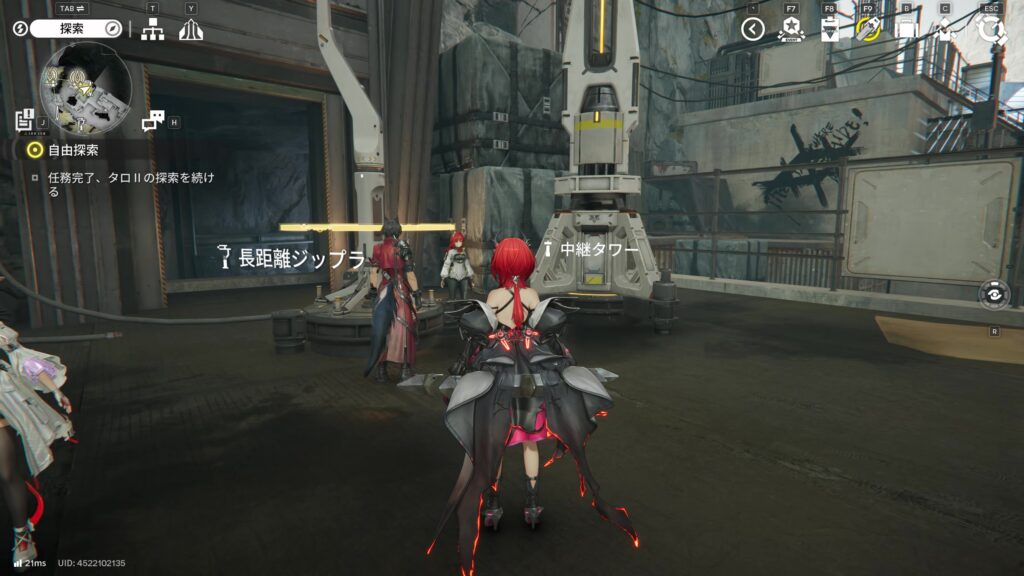Image resolution: width=1024 pixels, height=576 pixels.
Task: Click the yellow-ringed ticket icon
Action: pos(867,30)
